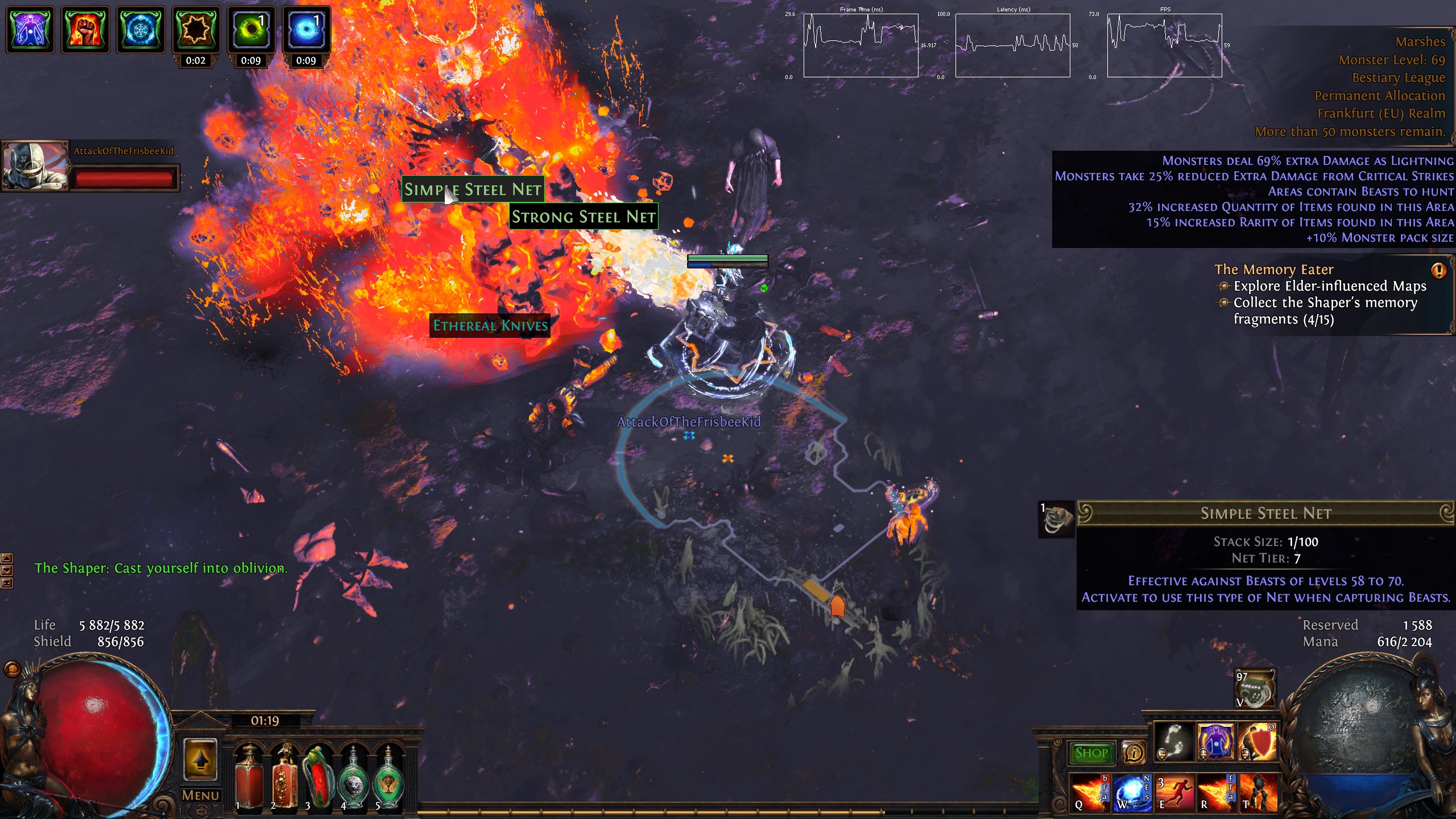Click the golden level-up arrow button

(200, 759)
